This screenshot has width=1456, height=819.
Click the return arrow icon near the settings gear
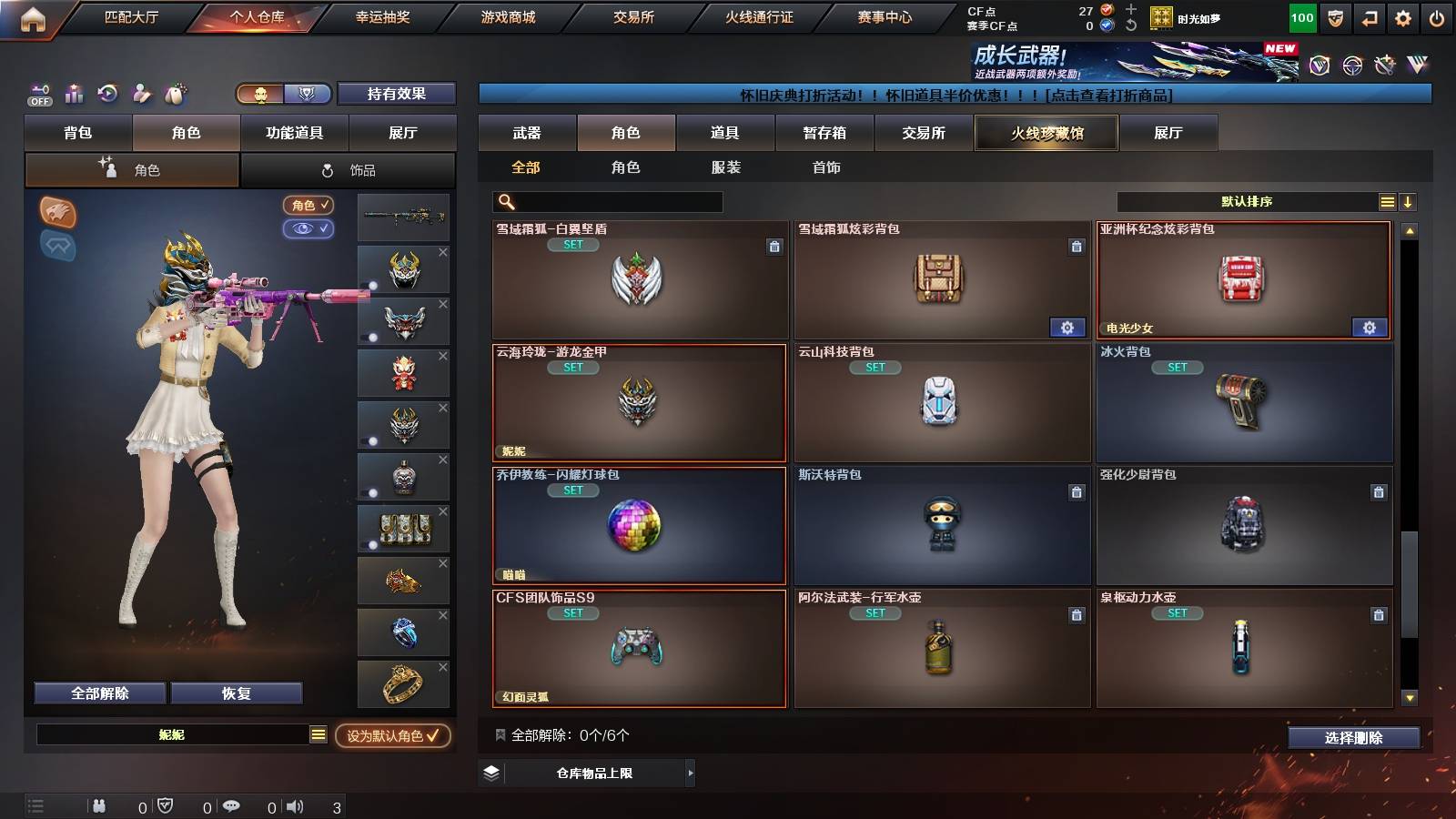click(1370, 15)
